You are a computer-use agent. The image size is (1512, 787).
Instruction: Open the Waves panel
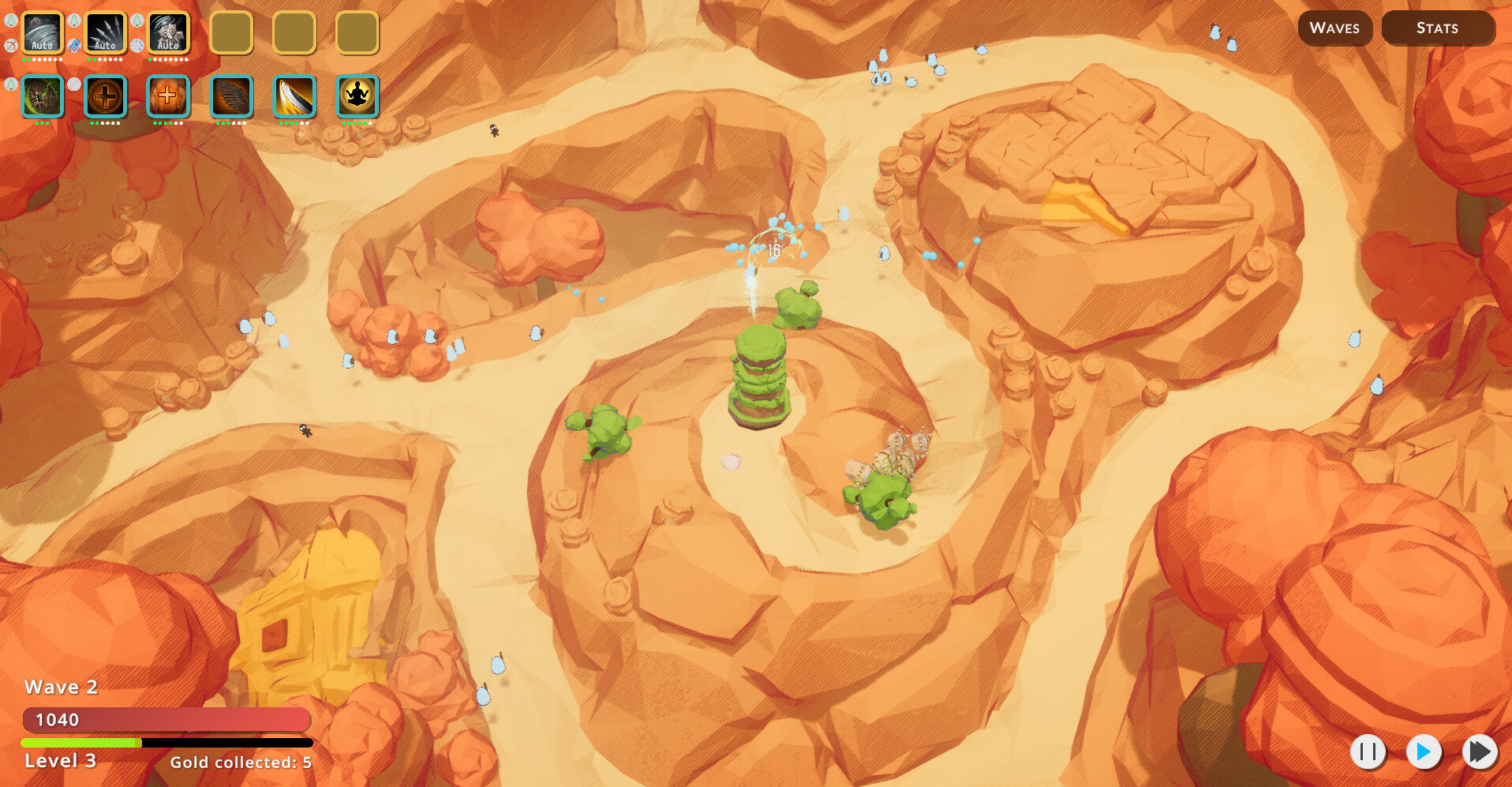tap(1334, 28)
